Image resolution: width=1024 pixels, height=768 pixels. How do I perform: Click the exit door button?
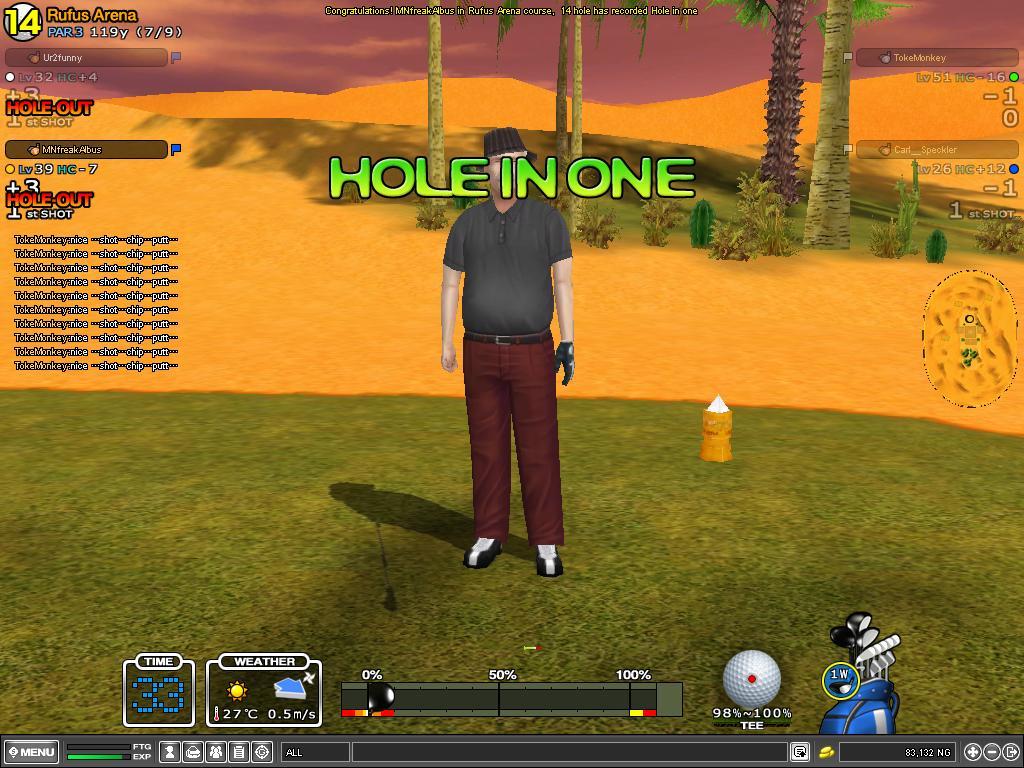(x=1011, y=752)
